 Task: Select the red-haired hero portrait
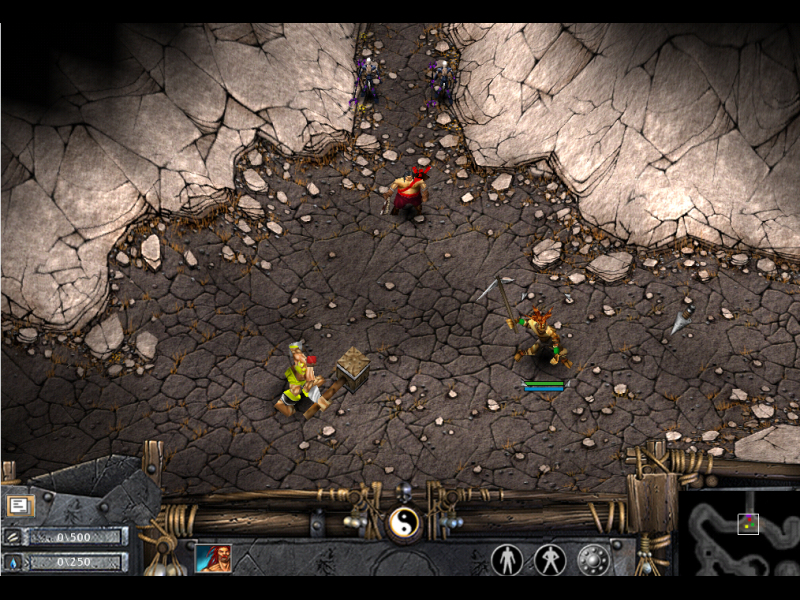(x=213, y=558)
